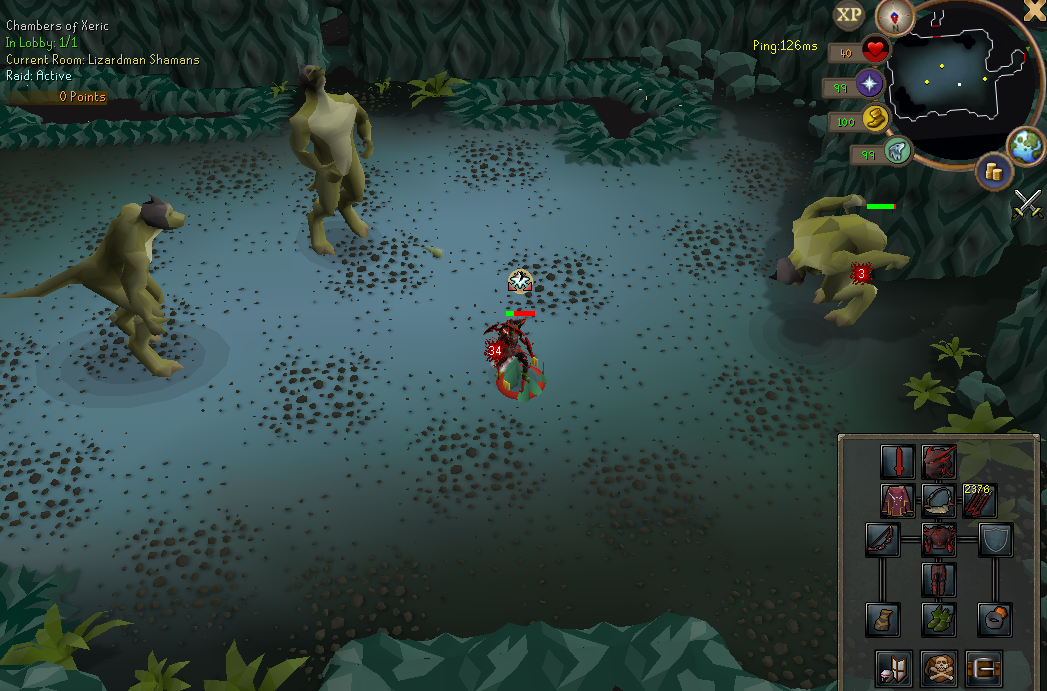Open the crossed swords combat tab
Viewport: 1047px width, 691px height.
[1028, 203]
